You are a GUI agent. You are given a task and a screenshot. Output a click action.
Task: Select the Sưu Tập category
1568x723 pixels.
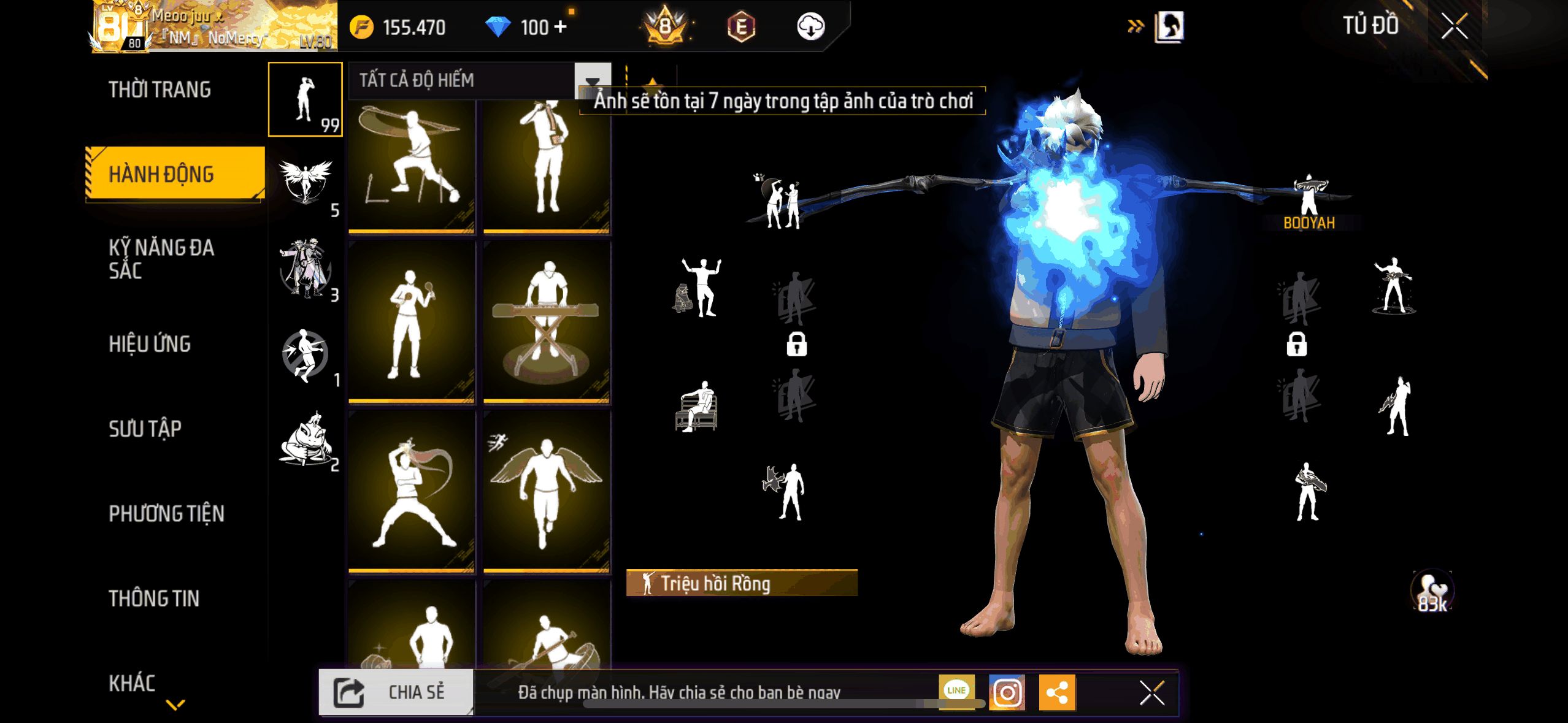point(145,429)
